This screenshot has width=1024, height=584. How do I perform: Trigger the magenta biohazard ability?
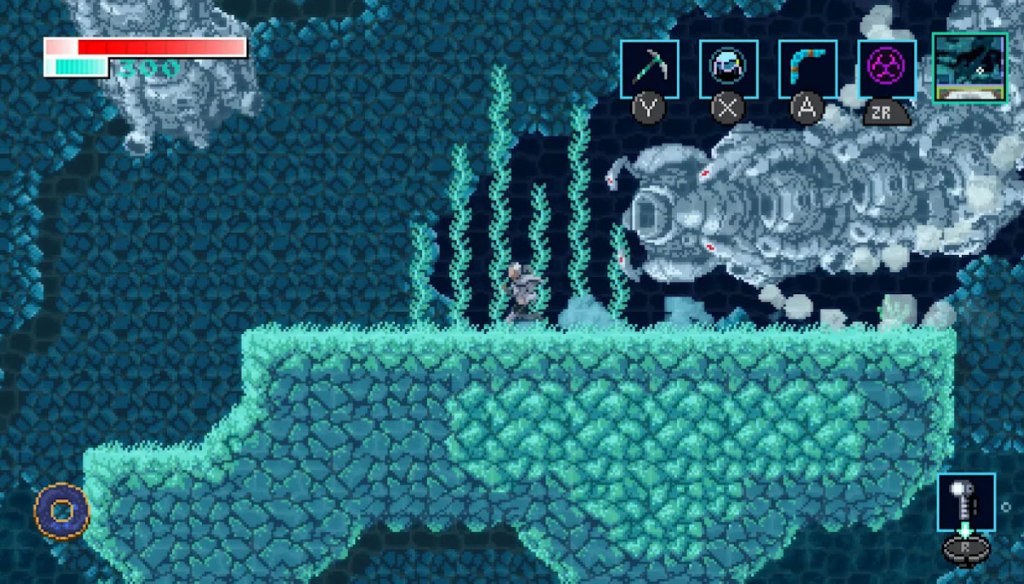click(x=886, y=69)
